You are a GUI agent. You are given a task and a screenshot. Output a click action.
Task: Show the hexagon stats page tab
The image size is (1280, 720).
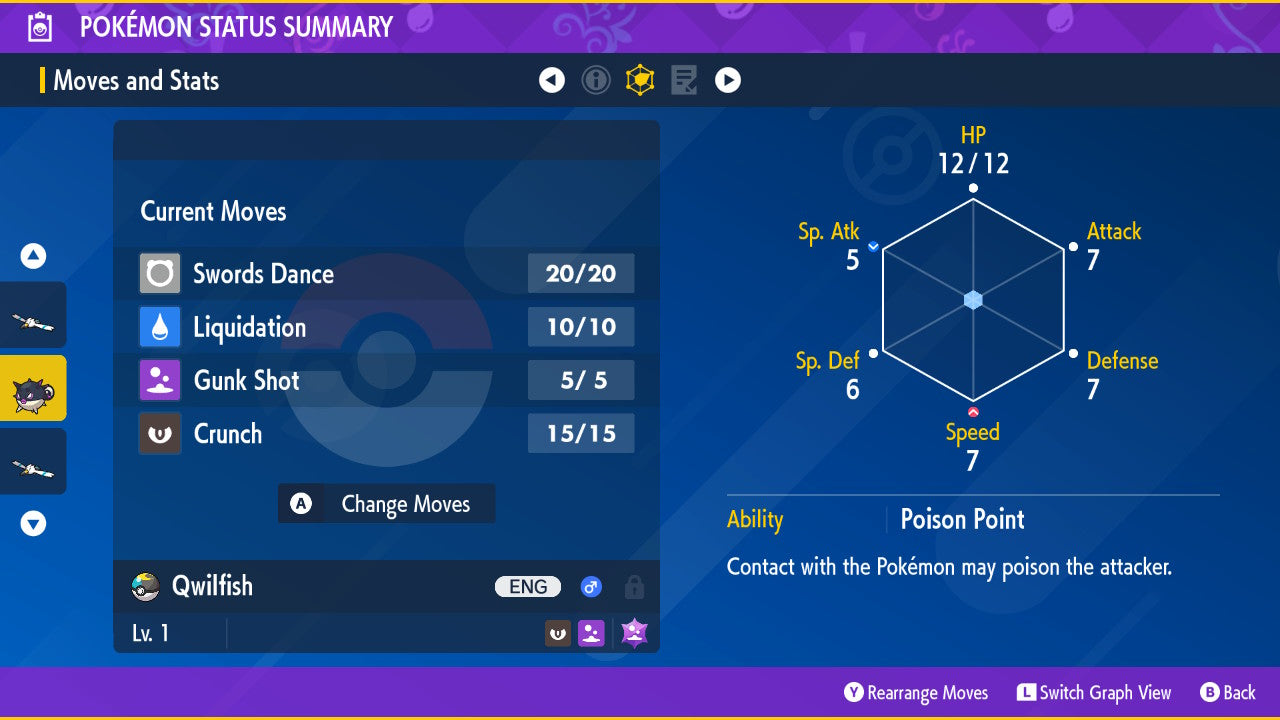640,80
